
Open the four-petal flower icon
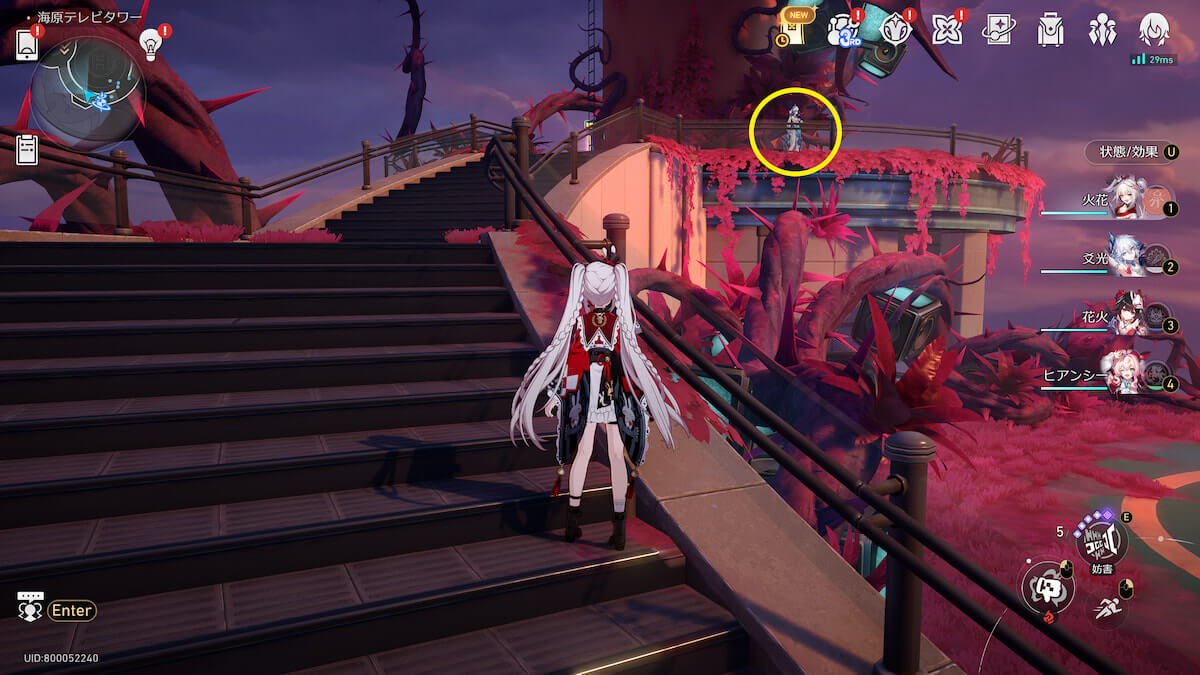[946, 30]
